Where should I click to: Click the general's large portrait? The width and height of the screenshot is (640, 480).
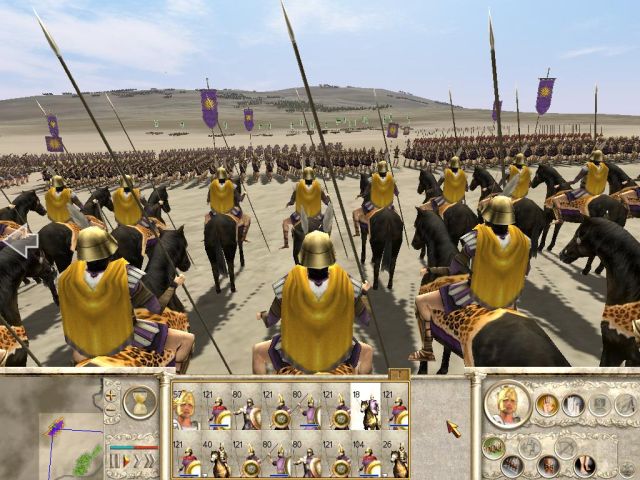pyautogui.click(x=507, y=404)
